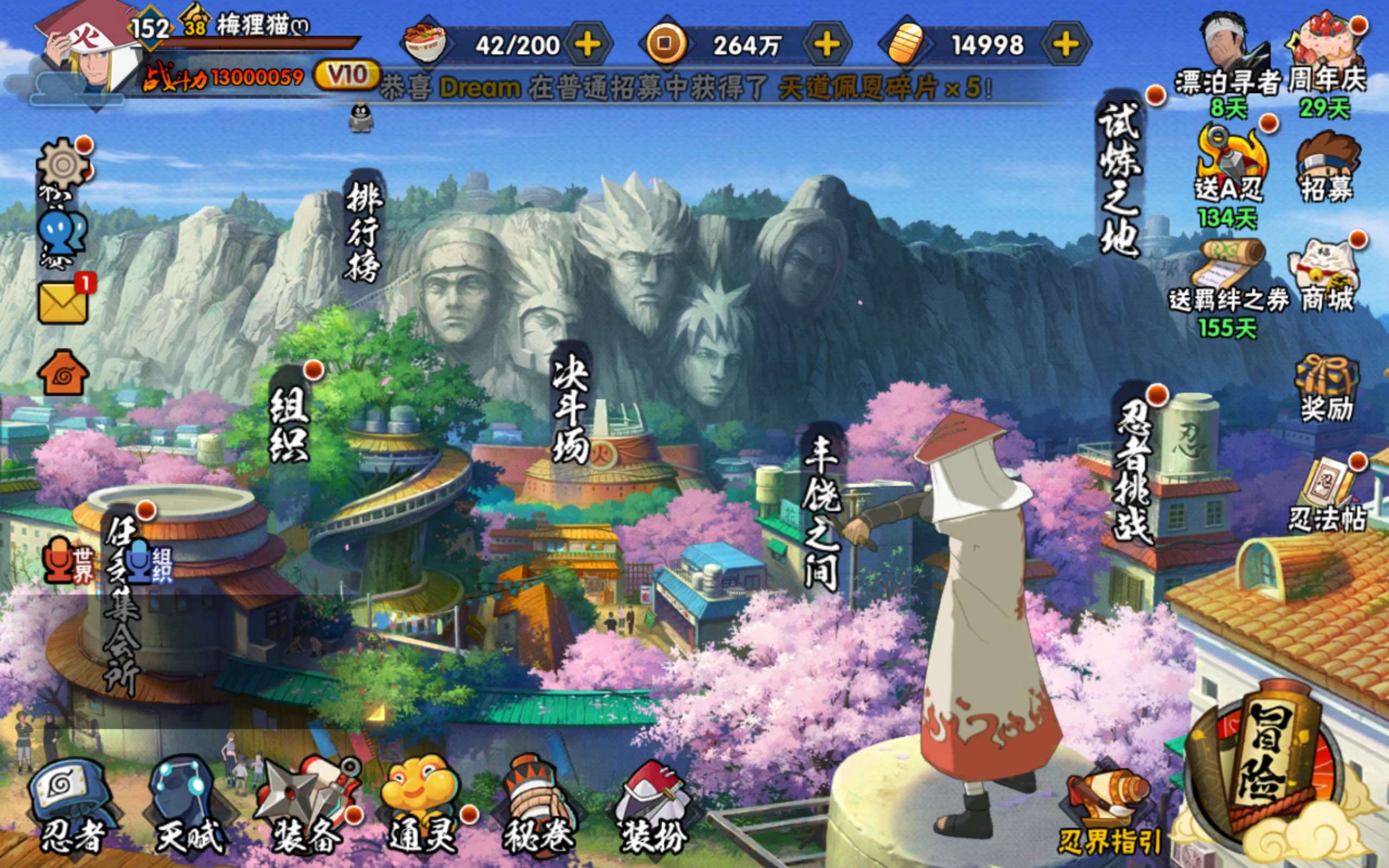Open the 招募 recruitment screen

tap(1327, 169)
